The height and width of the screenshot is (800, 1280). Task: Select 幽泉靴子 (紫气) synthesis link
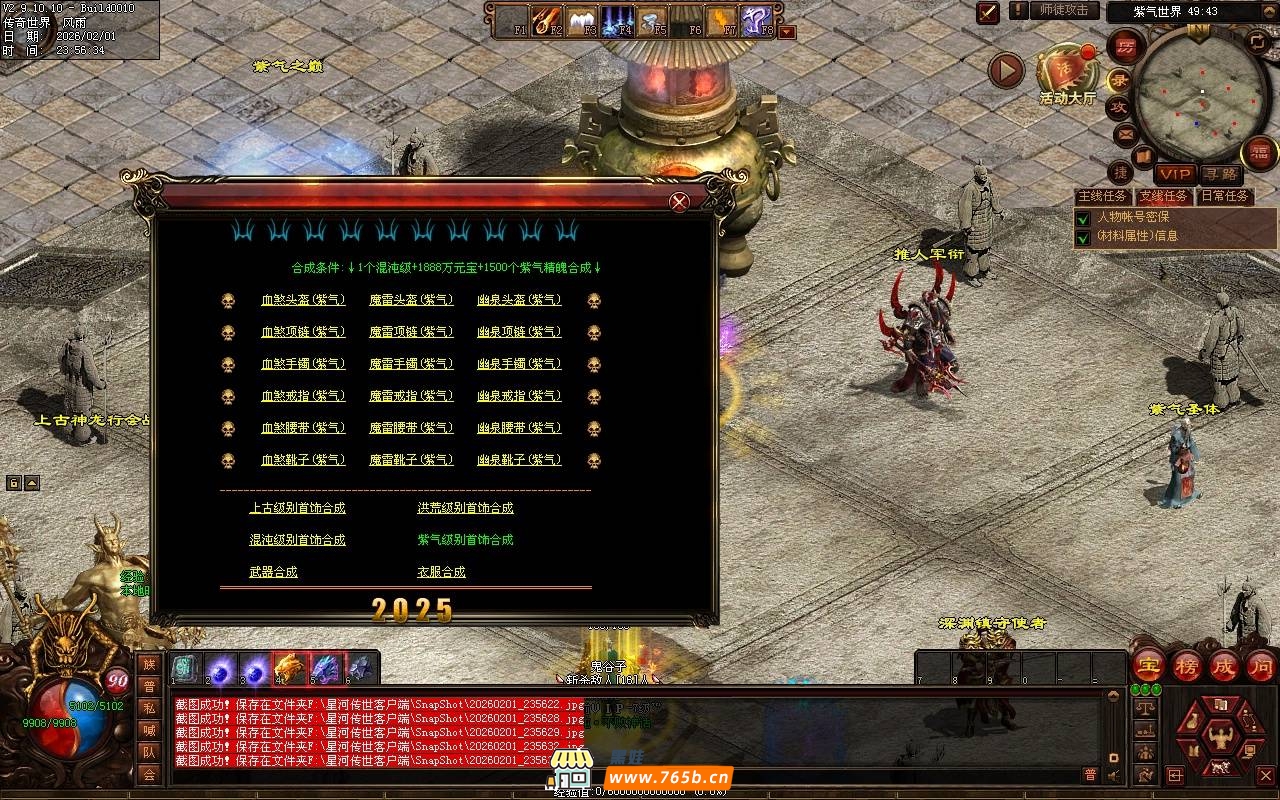pos(519,460)
